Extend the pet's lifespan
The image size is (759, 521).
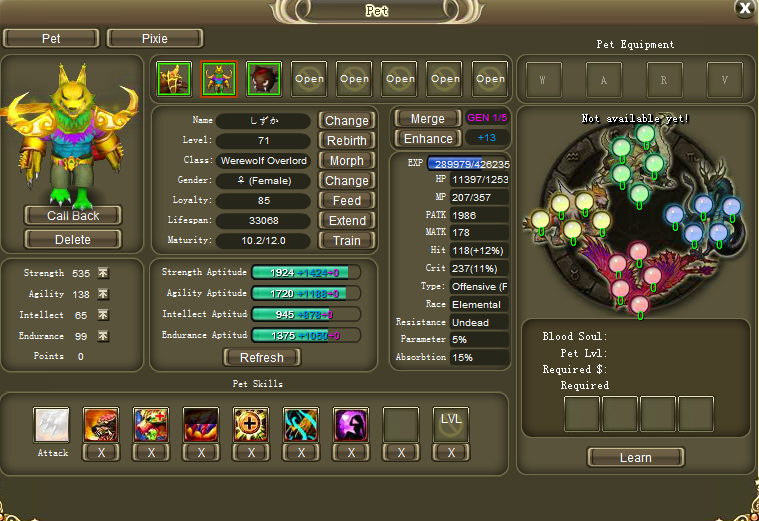tap(347, 221)
